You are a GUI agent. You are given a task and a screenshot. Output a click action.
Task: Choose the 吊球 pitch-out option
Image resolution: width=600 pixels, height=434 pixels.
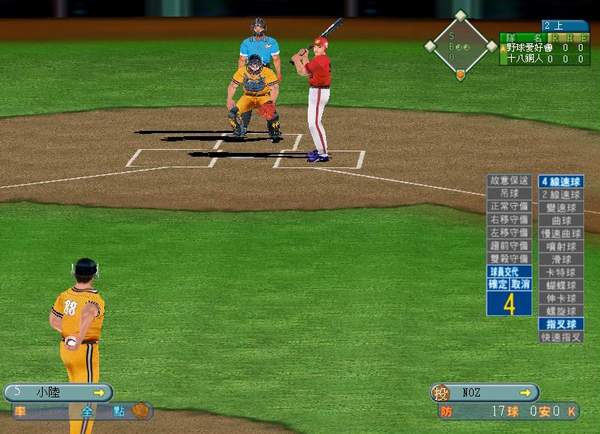509,194
